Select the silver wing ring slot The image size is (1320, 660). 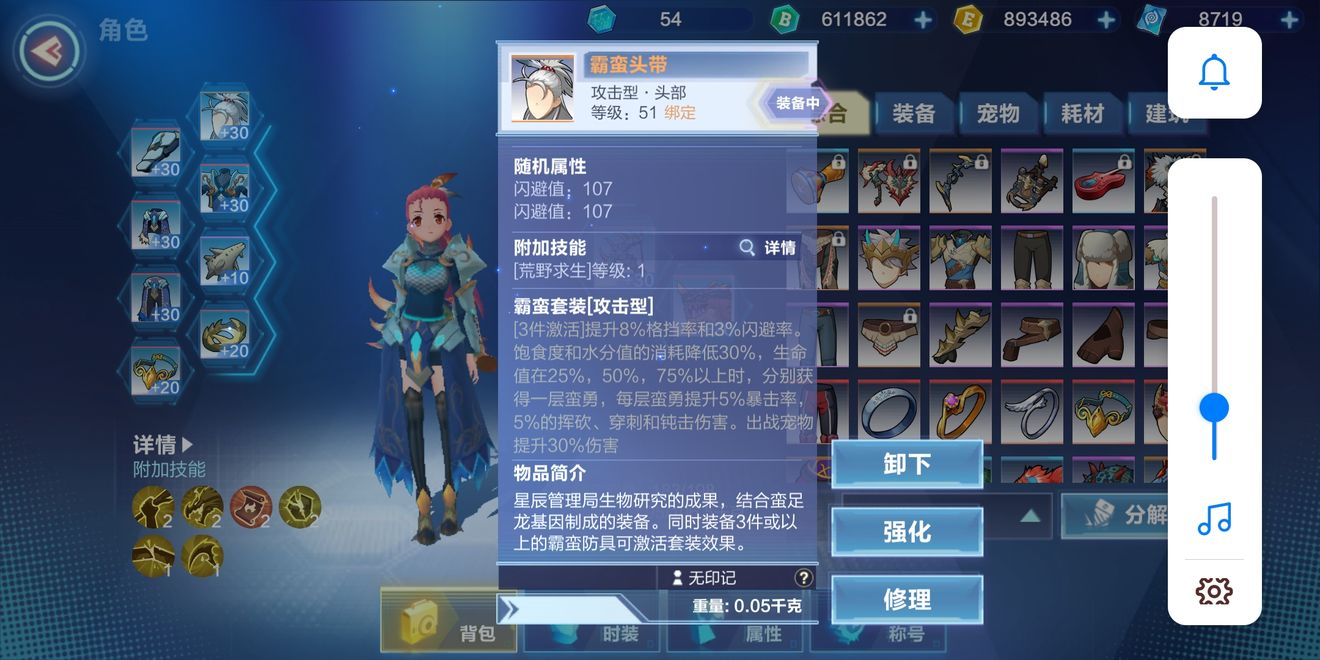point(1032,411)
